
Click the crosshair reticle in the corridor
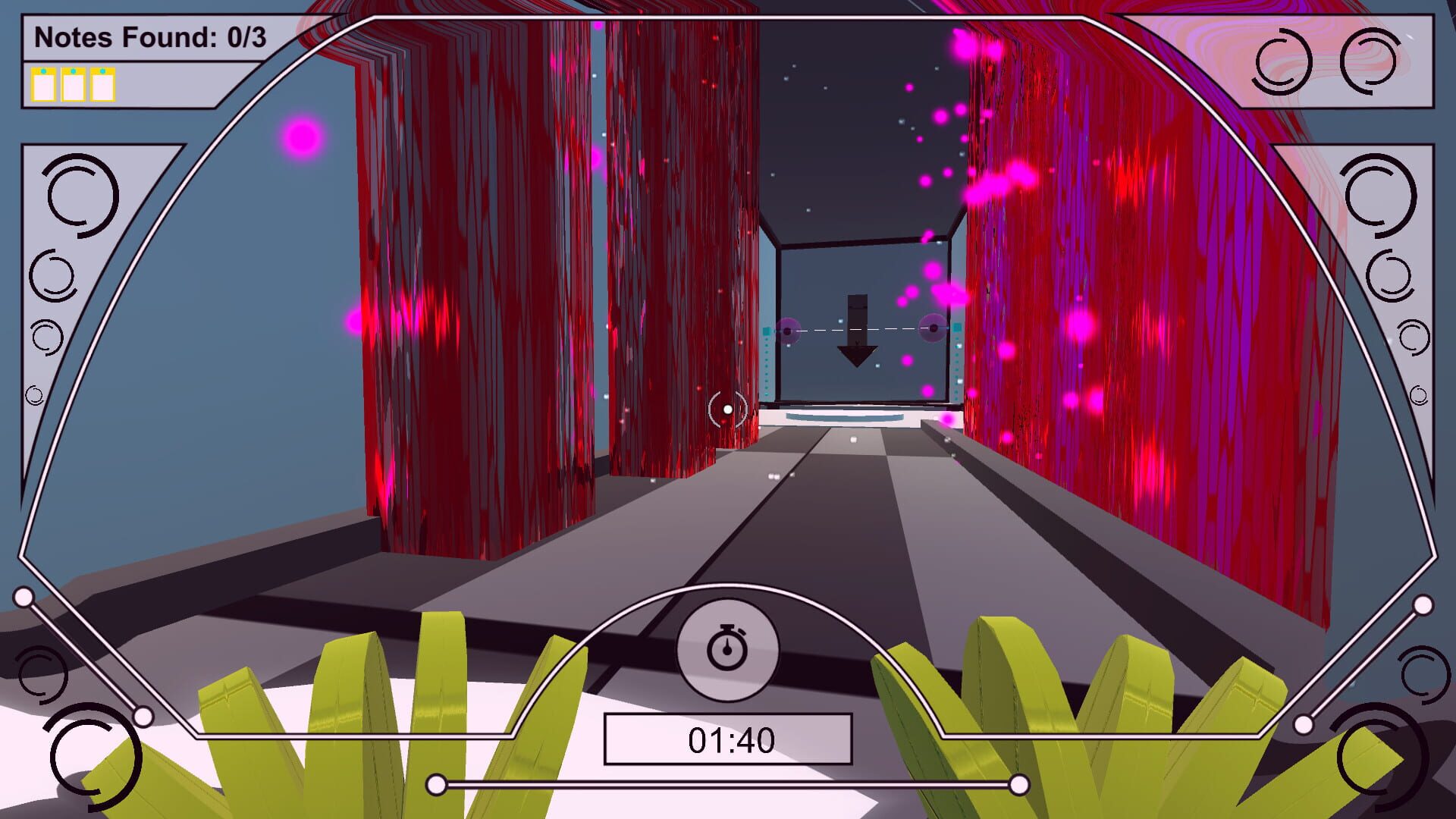click(727, 409)
